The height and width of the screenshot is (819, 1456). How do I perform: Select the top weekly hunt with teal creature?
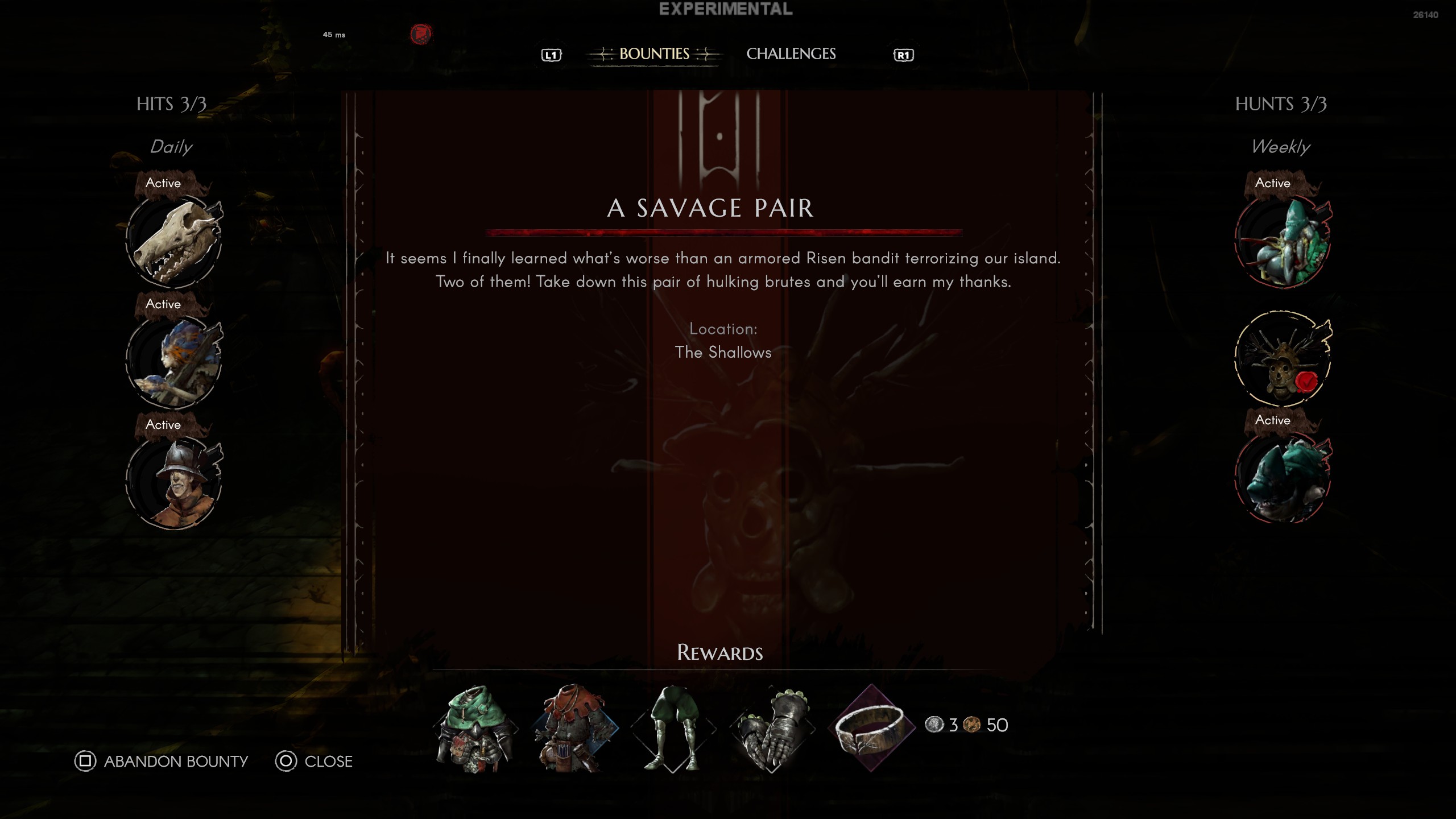1283,242
